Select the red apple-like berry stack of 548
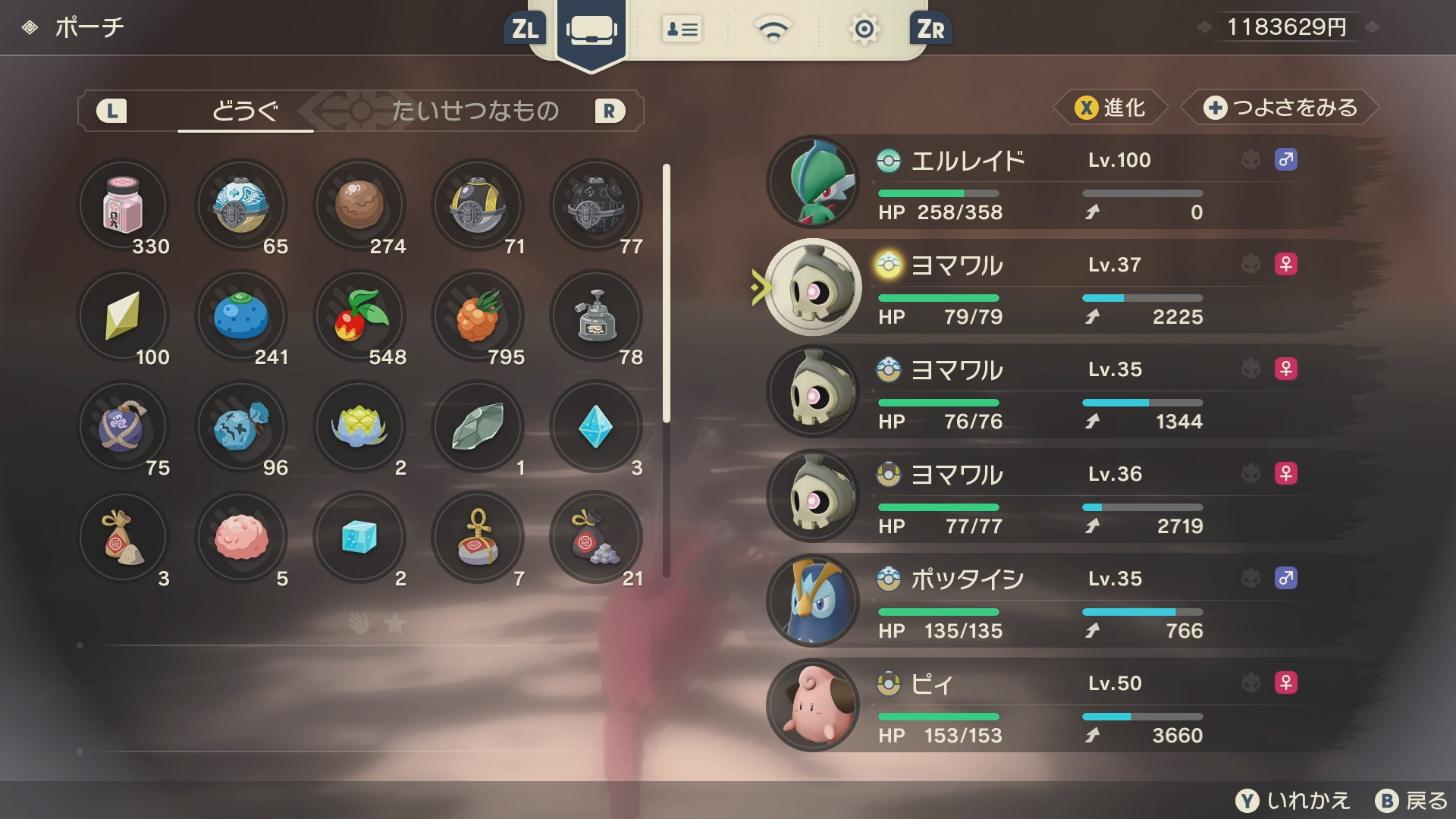The height and width of the screenshot is (819, 1456). (359, 315)
